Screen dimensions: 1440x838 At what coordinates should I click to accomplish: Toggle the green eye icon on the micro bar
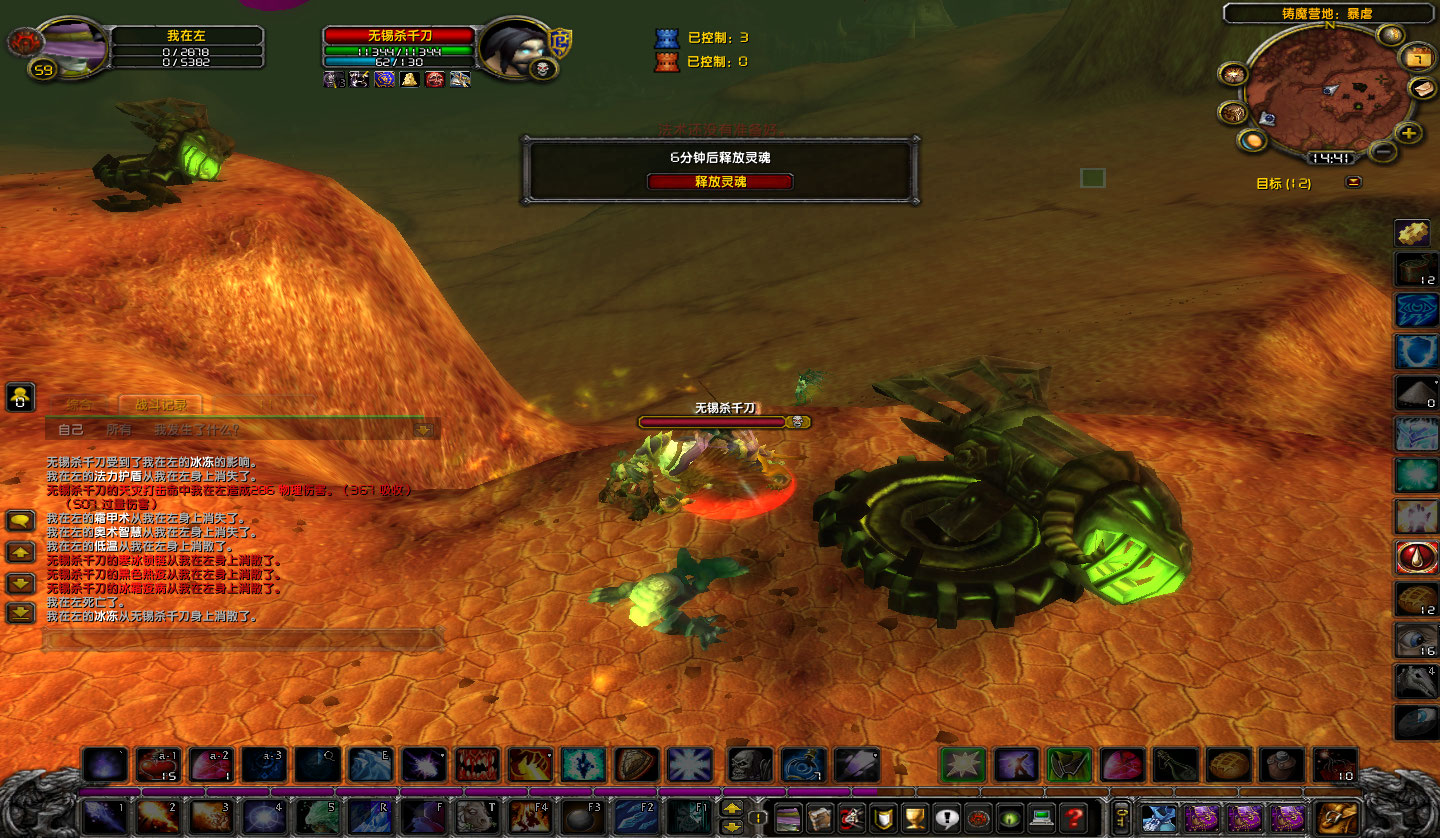tap(1010, 818)
